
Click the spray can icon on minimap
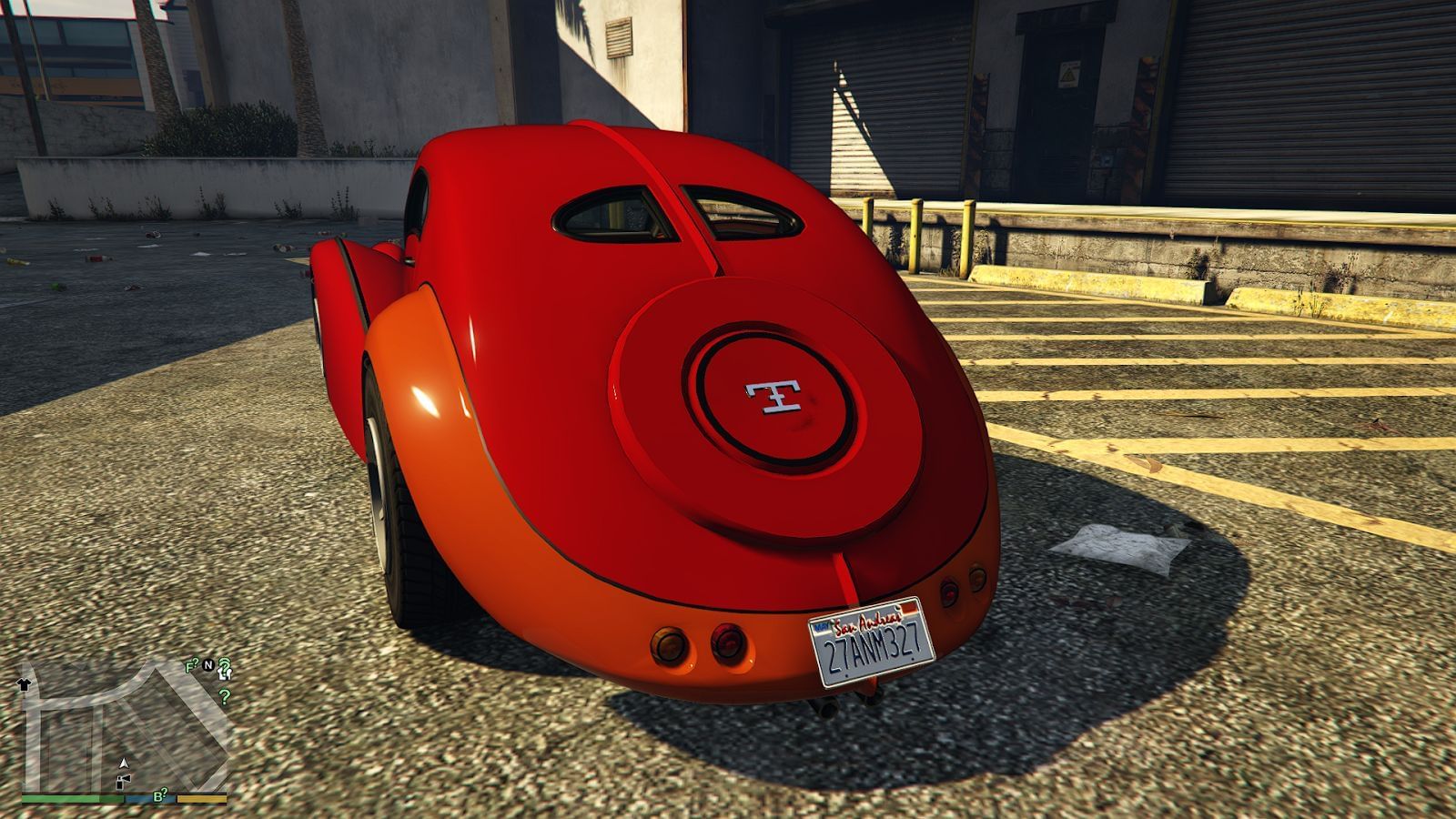tap(122, 781)
